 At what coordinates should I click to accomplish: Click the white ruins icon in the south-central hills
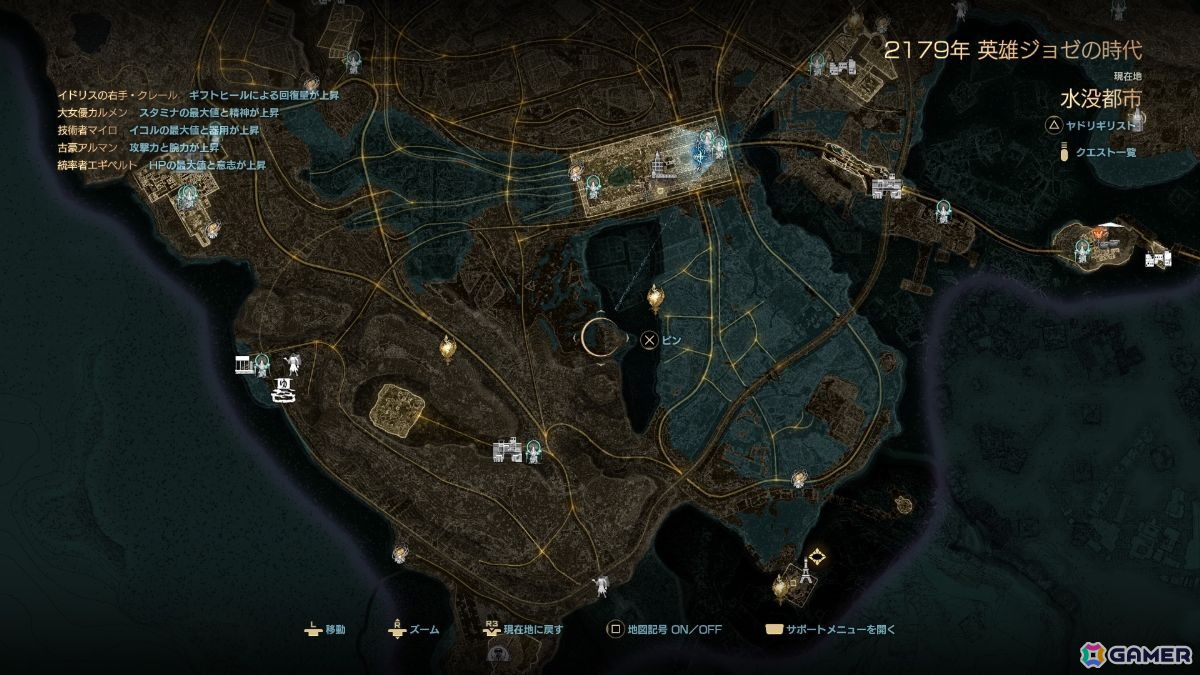tap(507, 451)
